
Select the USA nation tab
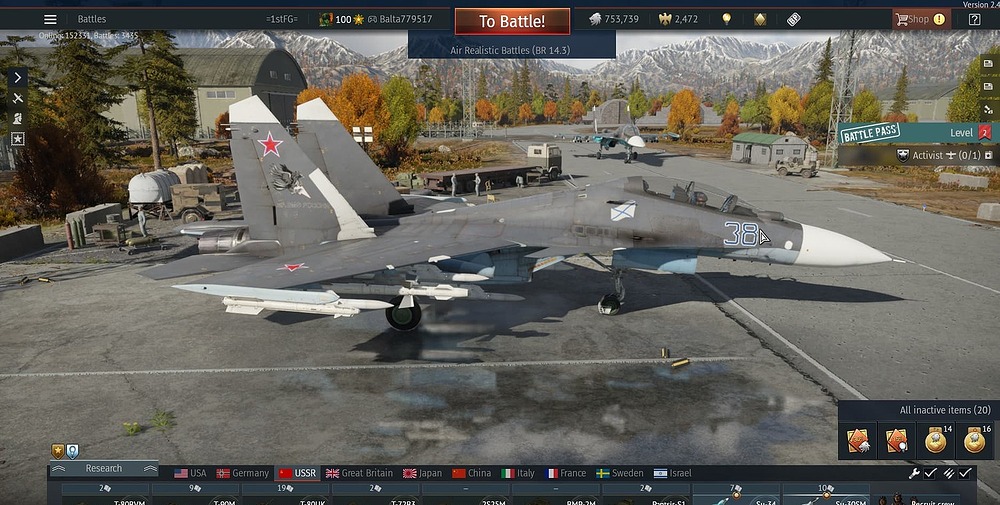(x=190, y=473)
